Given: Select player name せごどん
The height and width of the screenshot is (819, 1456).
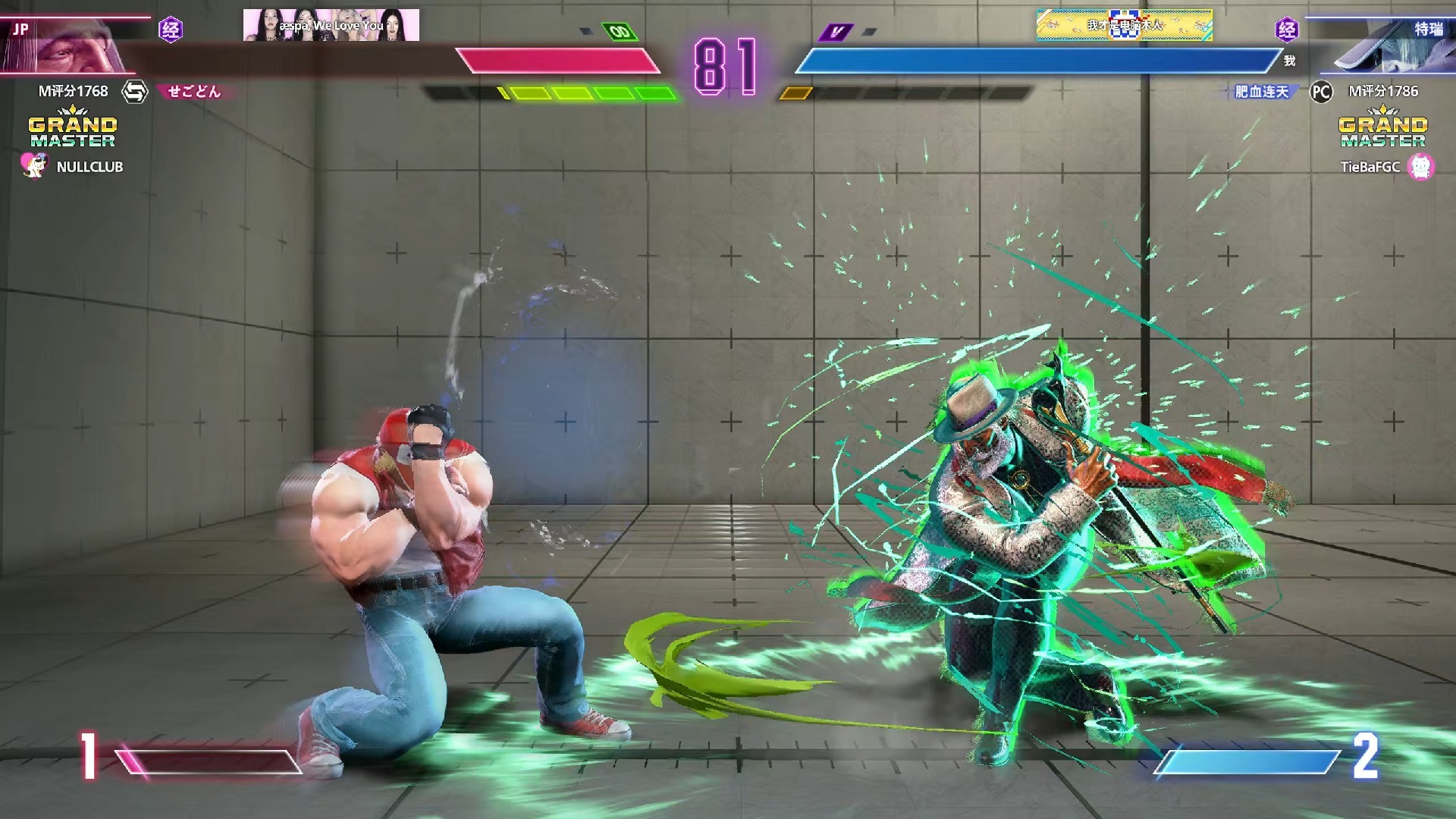Looking at the screenshot, I should point(194,92).
